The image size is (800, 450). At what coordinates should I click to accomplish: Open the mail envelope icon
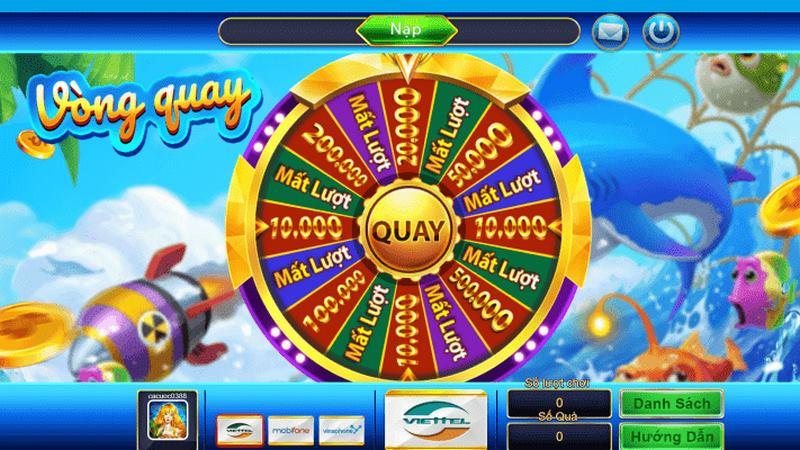(x=610, y=33)
